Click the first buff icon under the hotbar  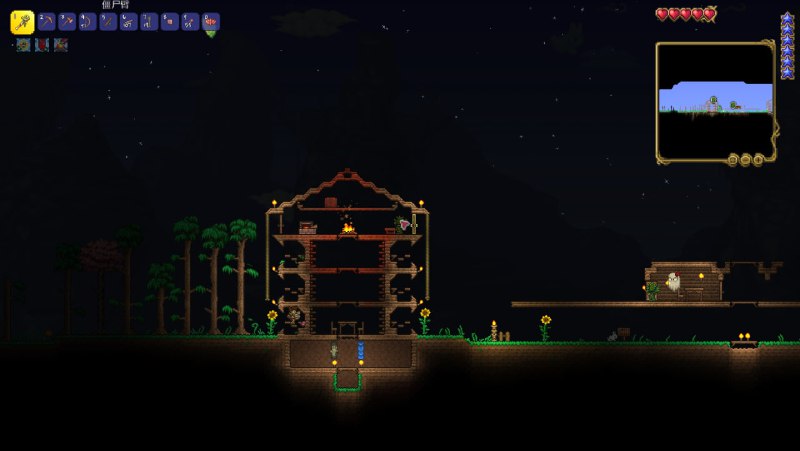point(23,45)
